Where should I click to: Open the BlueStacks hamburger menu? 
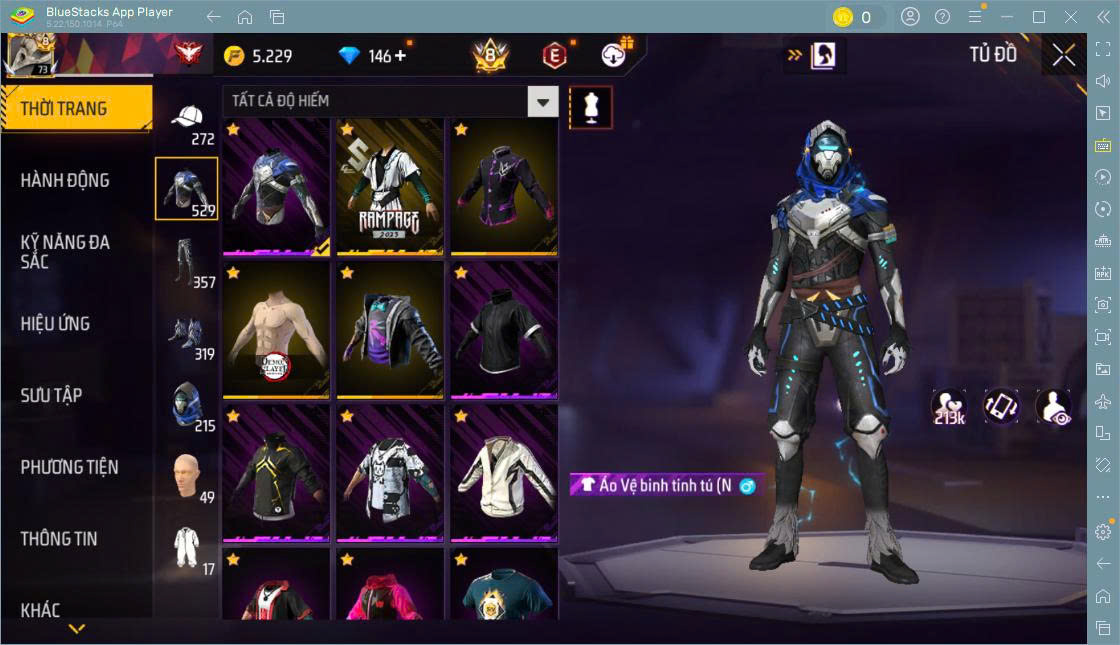point(974,17)
